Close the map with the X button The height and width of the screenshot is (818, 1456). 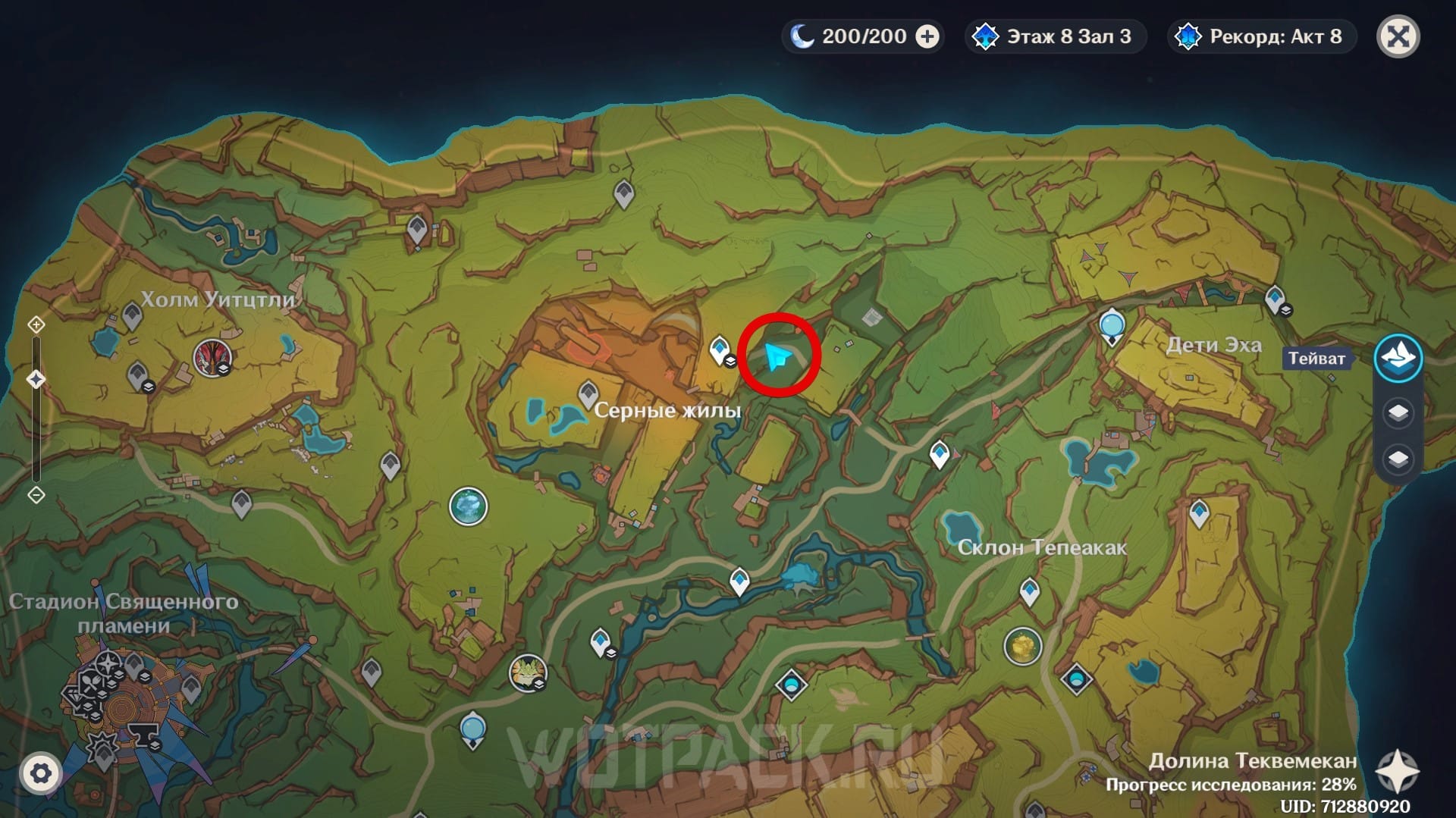pos(1398,36)
